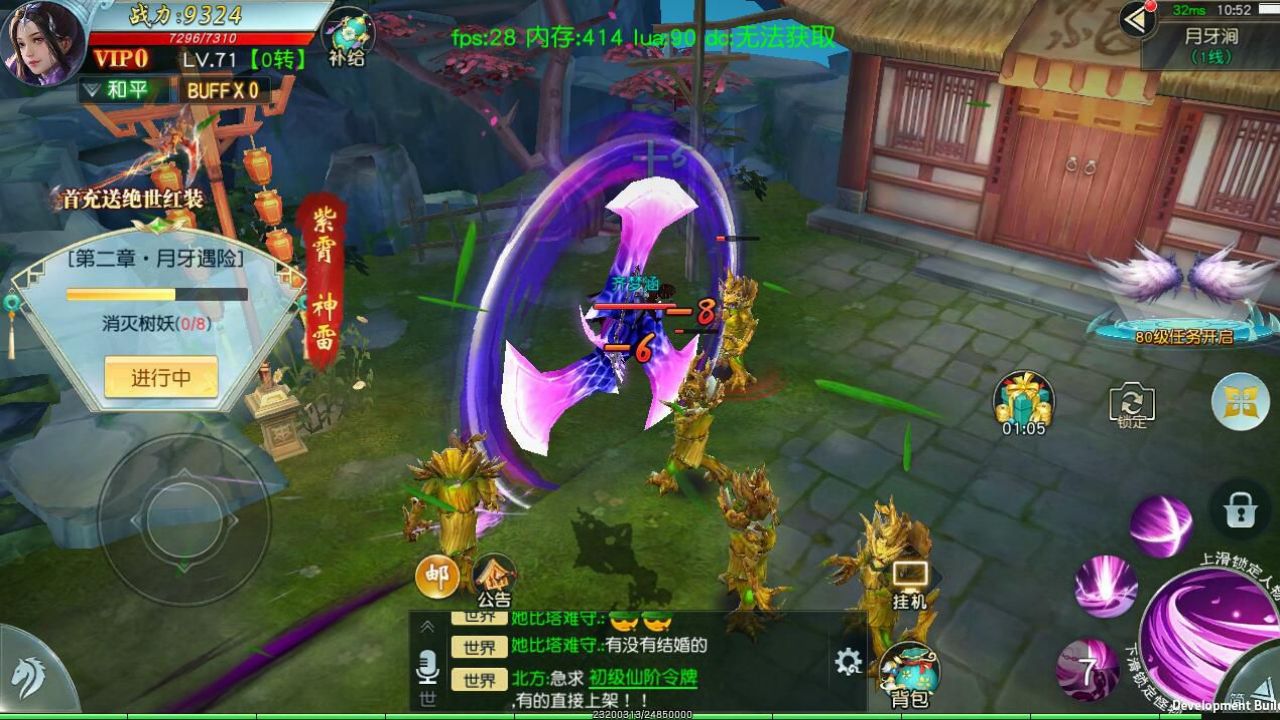Toggle the 锁定 camera lock button

1132,405
